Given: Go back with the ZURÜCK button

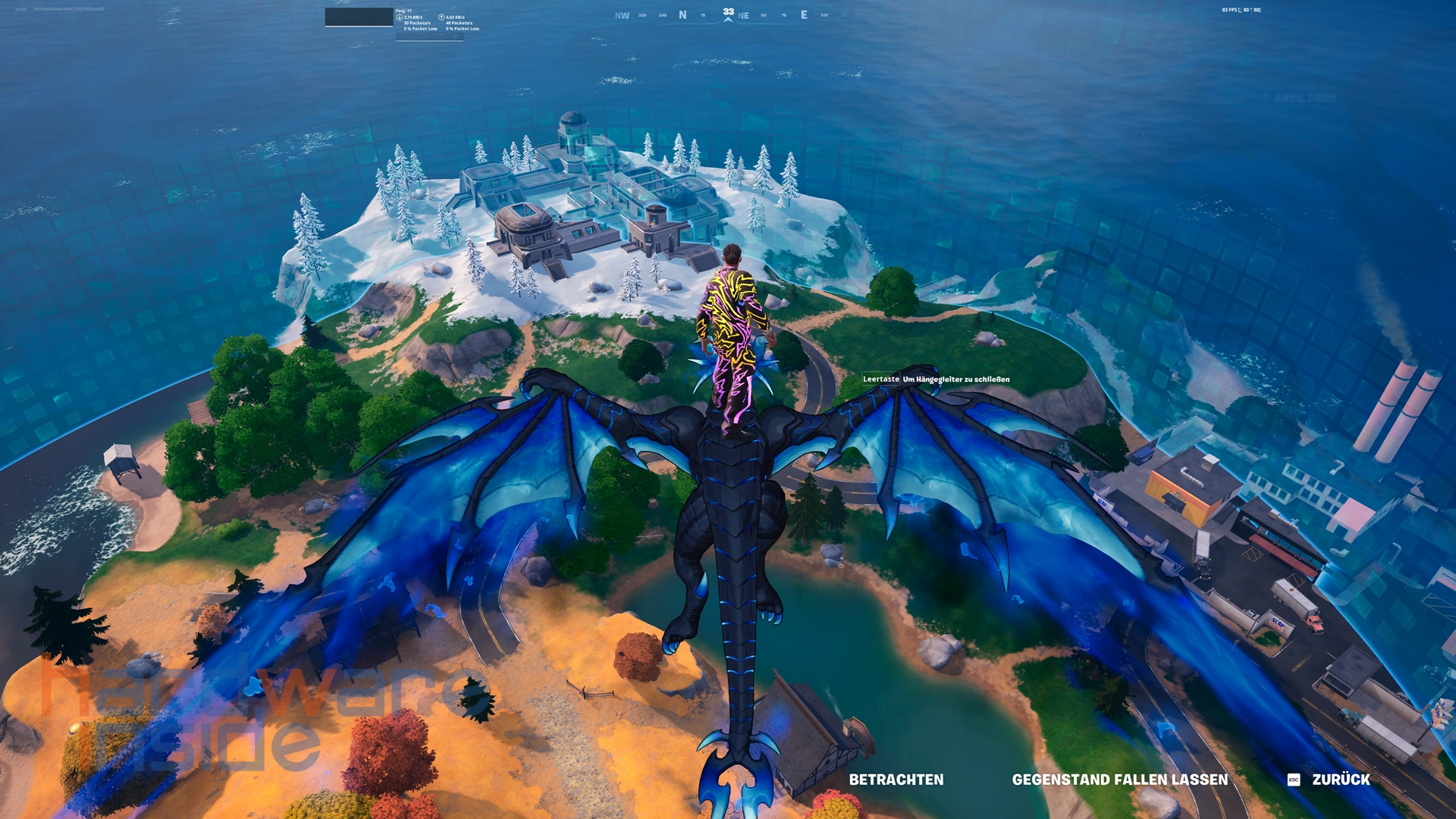Looking at the screenshot, I should pos(1339,780).
